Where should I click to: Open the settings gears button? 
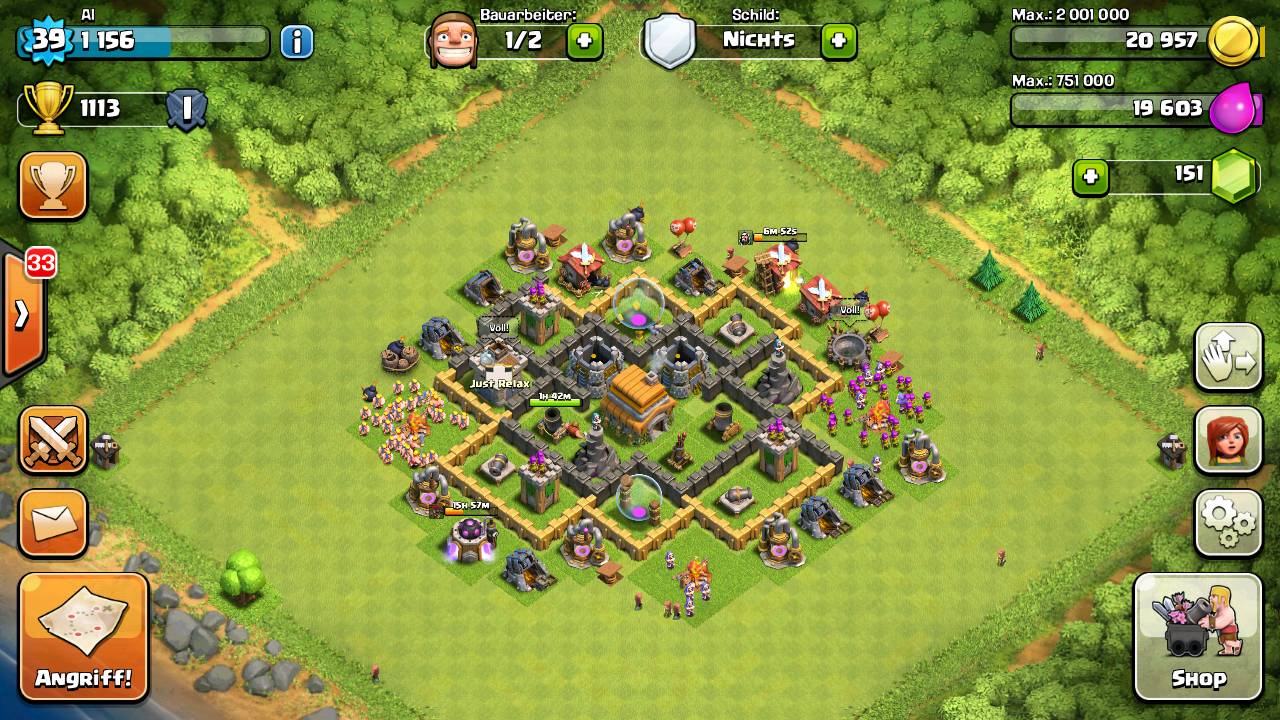(1228, 522)
